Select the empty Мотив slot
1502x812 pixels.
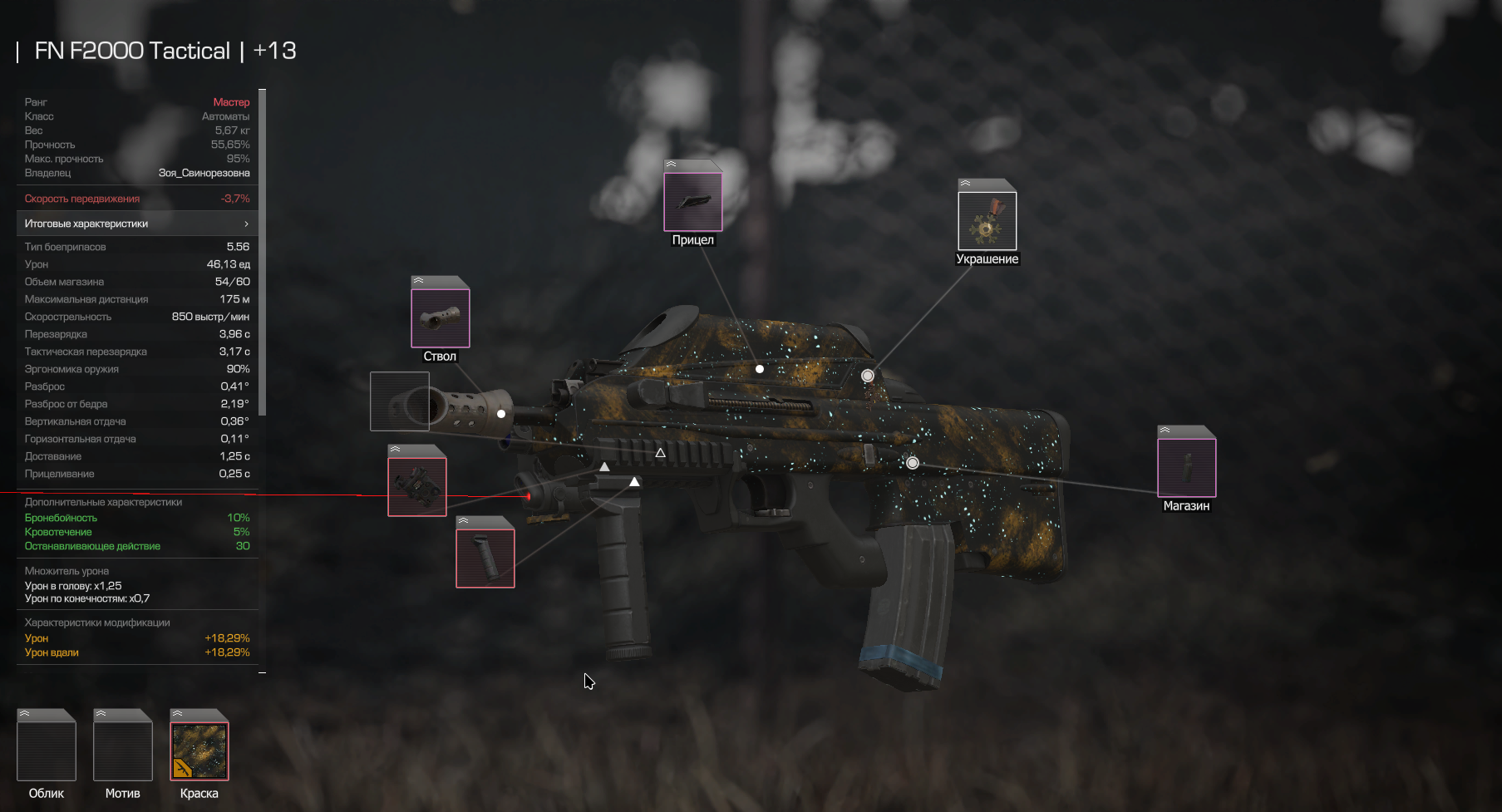(123, 750)
